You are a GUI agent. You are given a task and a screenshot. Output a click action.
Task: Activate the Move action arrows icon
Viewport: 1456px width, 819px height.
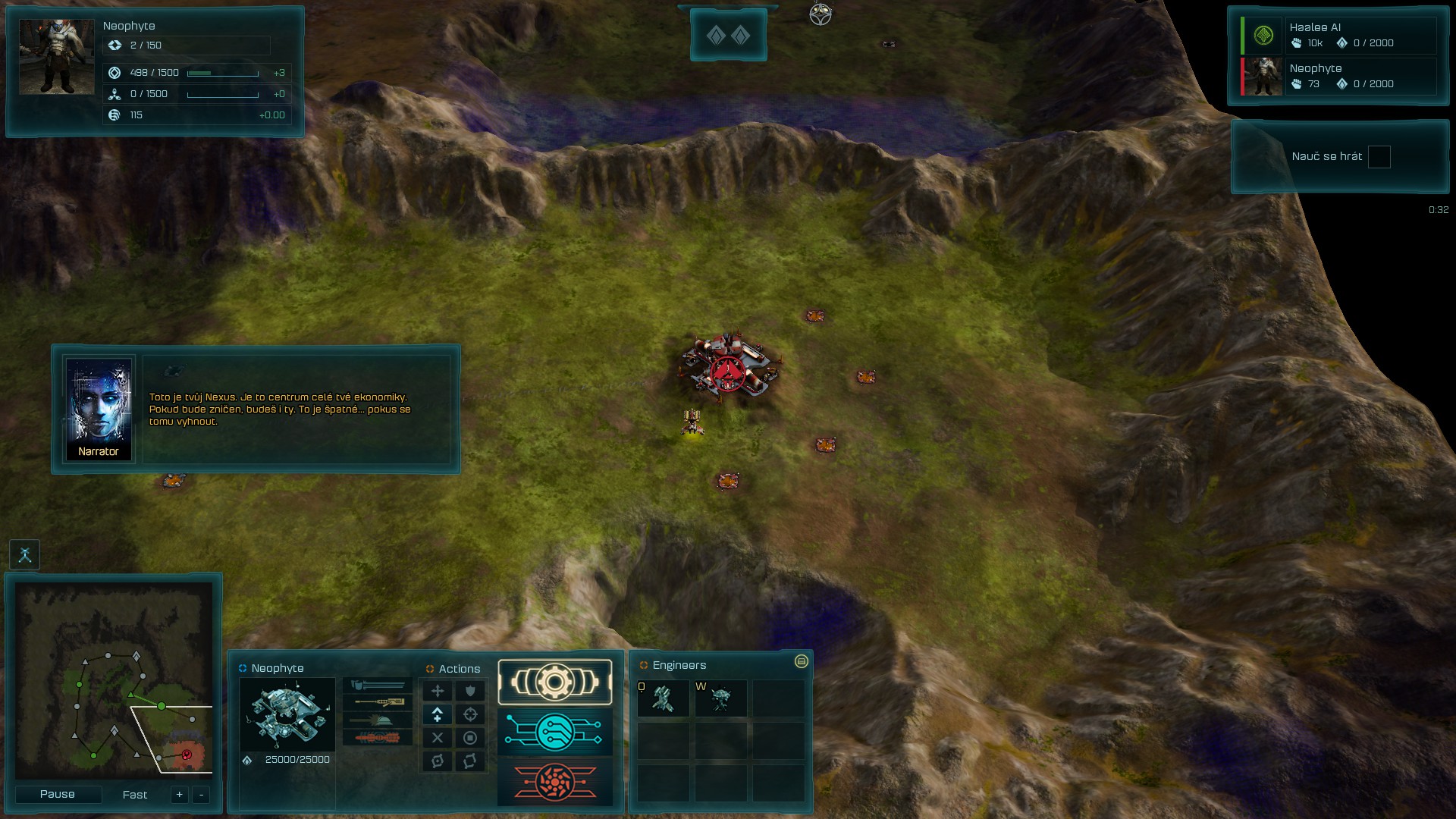coord(438,691)
